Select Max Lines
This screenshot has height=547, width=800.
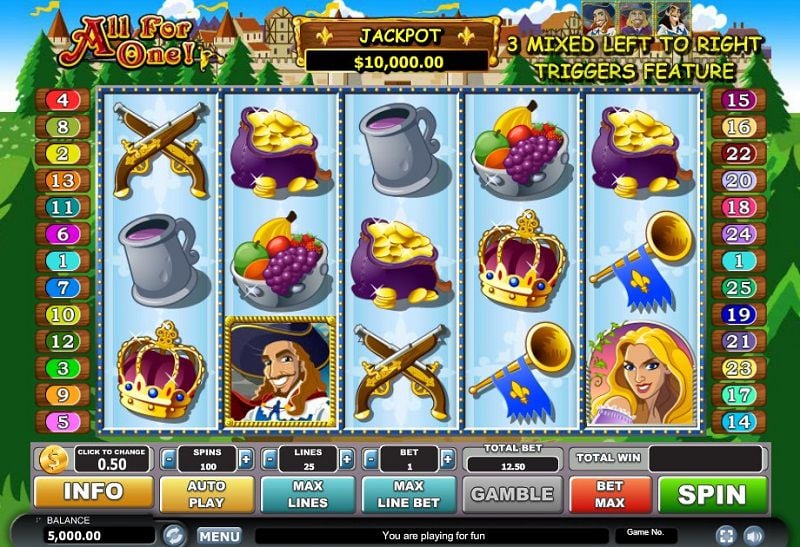click(x=307, y=494)
